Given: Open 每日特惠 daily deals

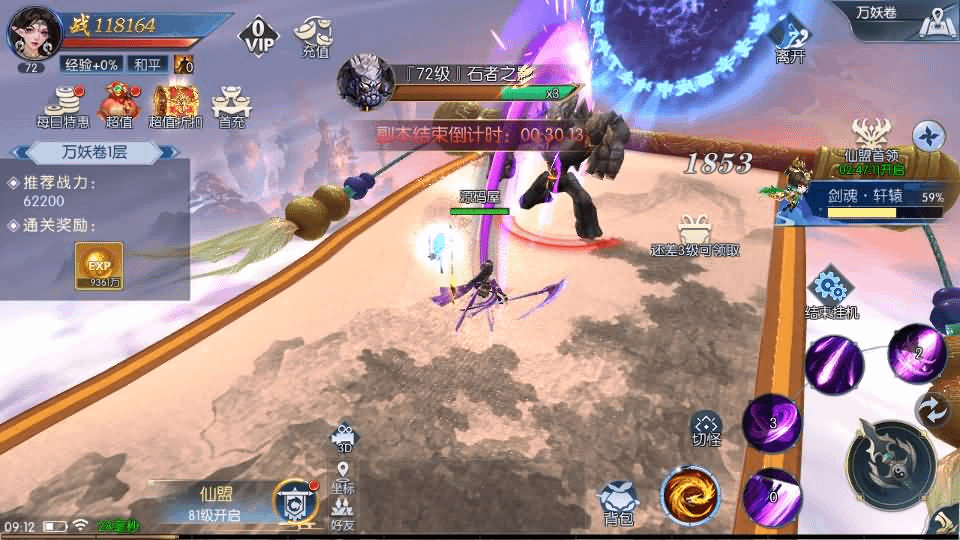Looking at the screenshot, I should click(x=63, y=105).
